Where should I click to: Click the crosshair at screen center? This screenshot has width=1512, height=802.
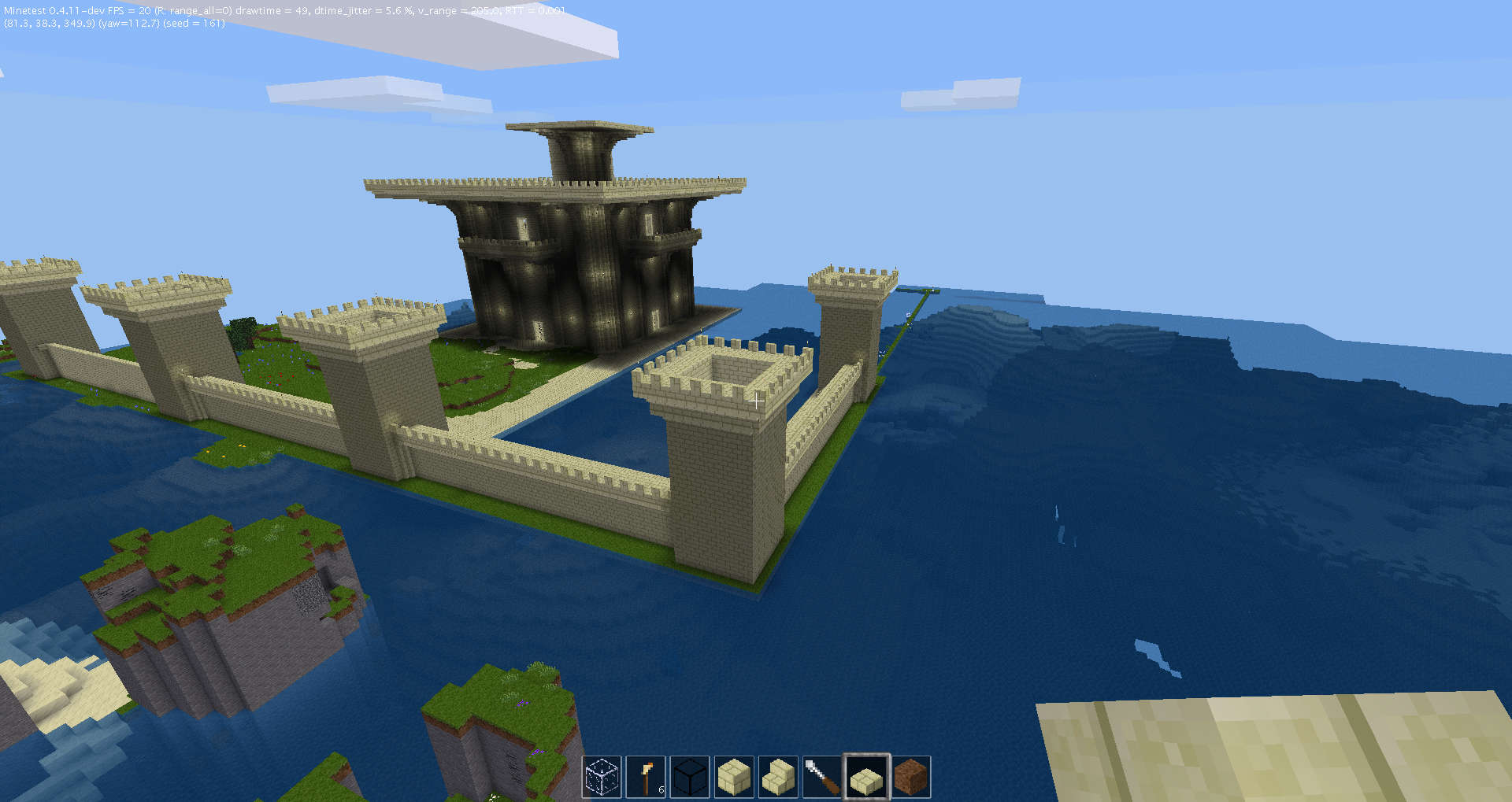click(756, 401)
